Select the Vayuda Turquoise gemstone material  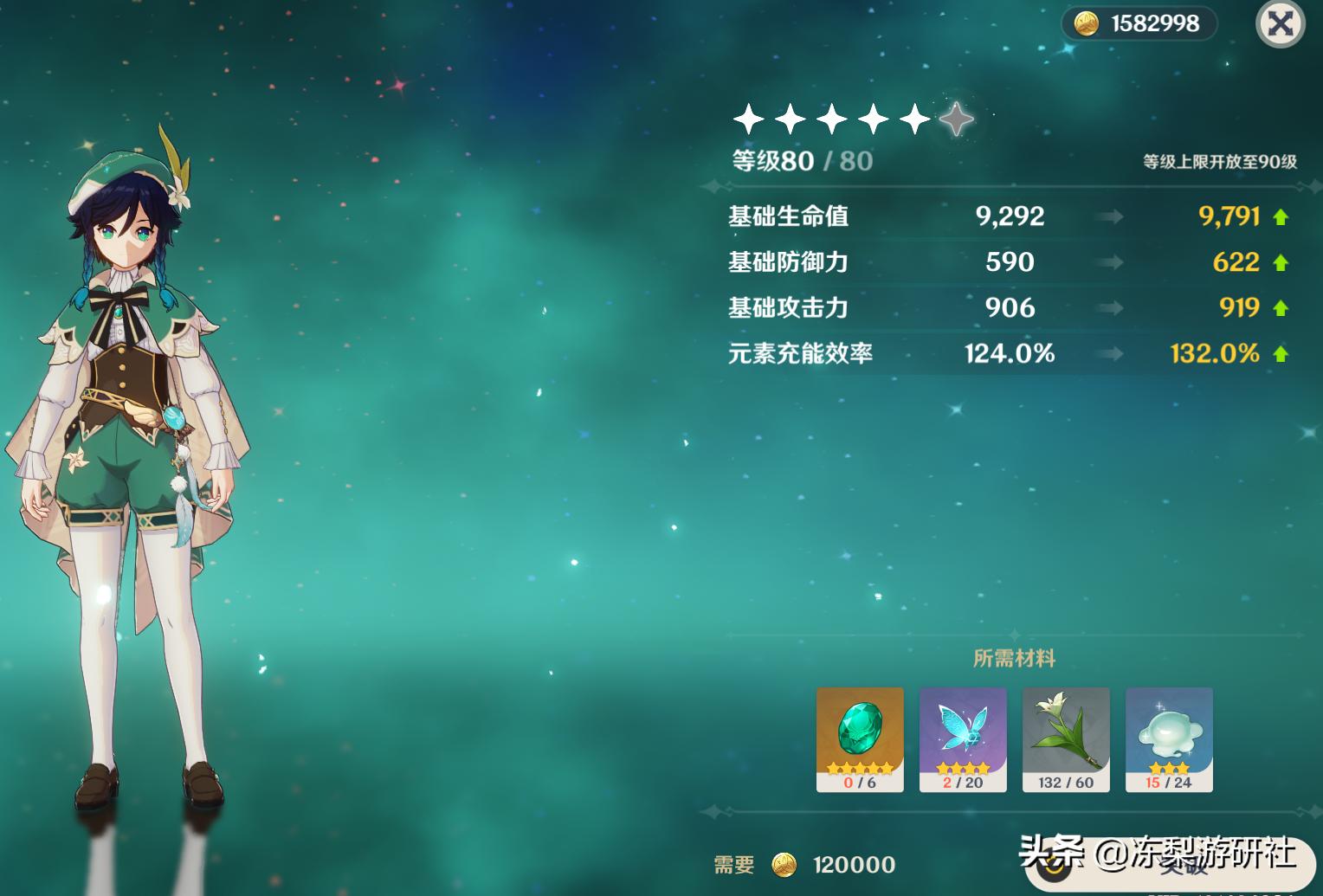[860, 736]
